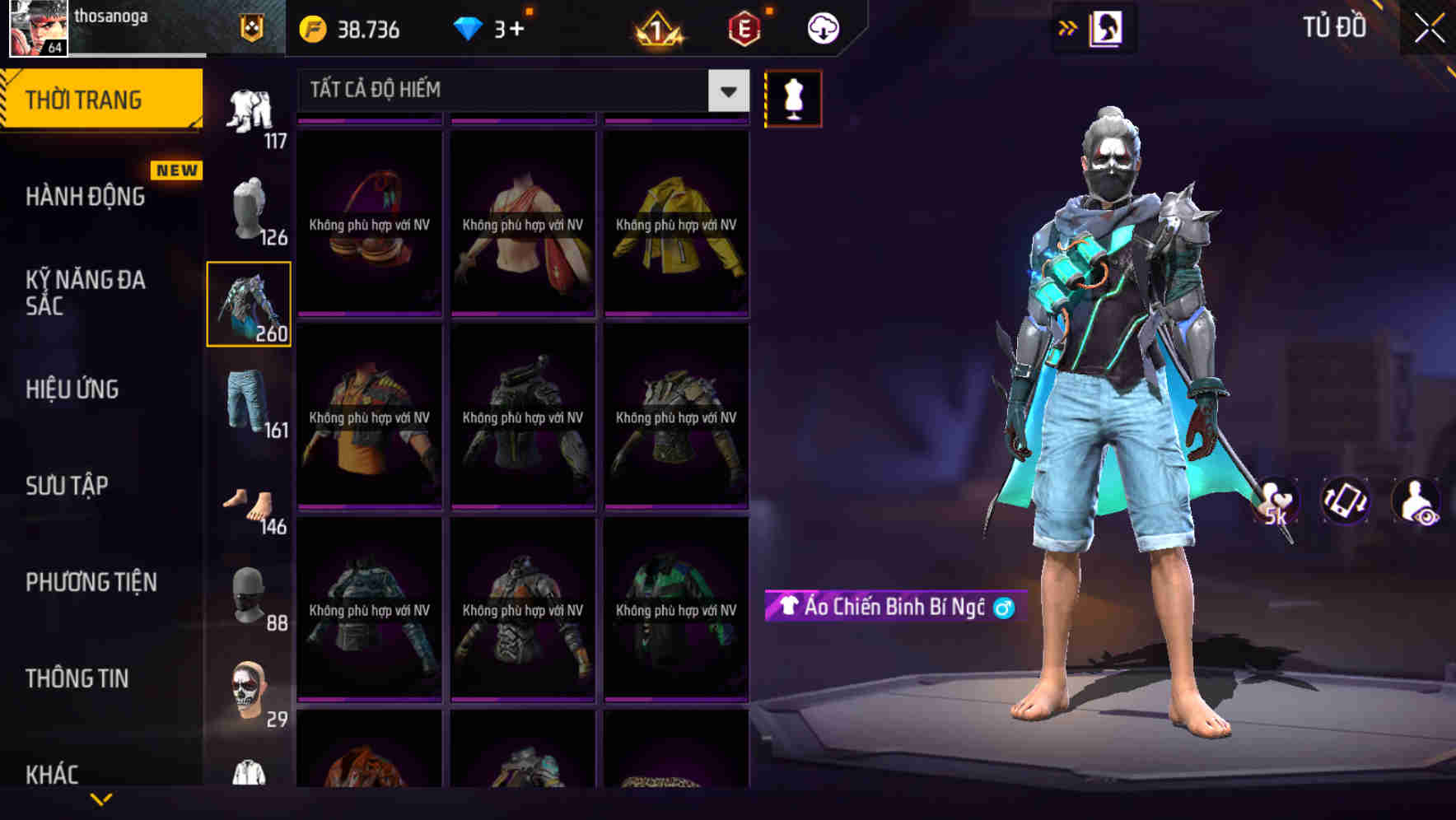The height and width of the screenshot is (820, 1456).
Task: Open the headgear category with 126 items
Action: 250,208
